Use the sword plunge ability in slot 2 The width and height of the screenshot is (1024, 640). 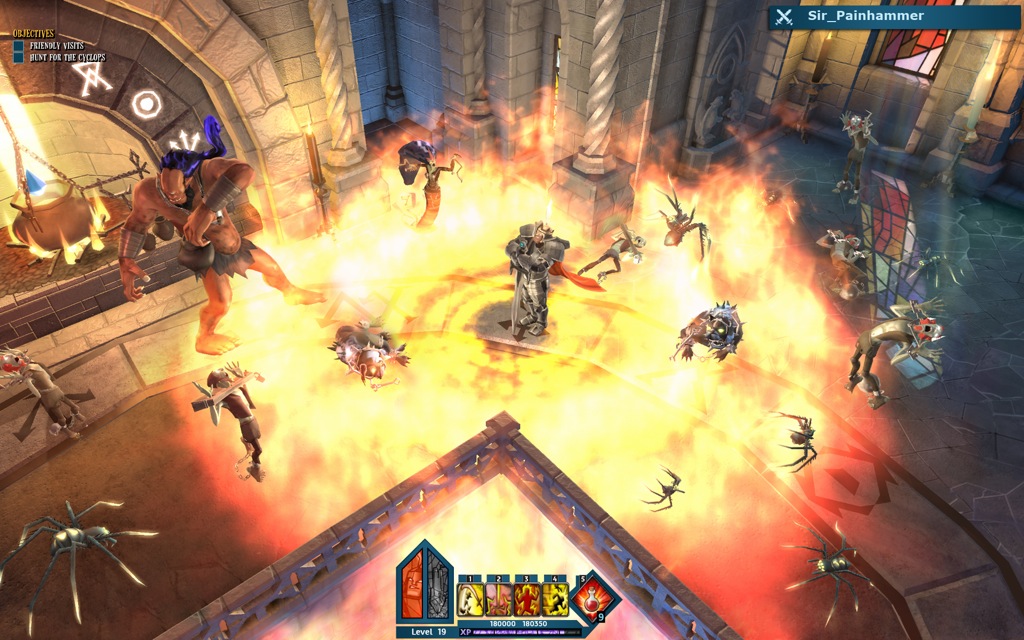(x=498, y=600)
